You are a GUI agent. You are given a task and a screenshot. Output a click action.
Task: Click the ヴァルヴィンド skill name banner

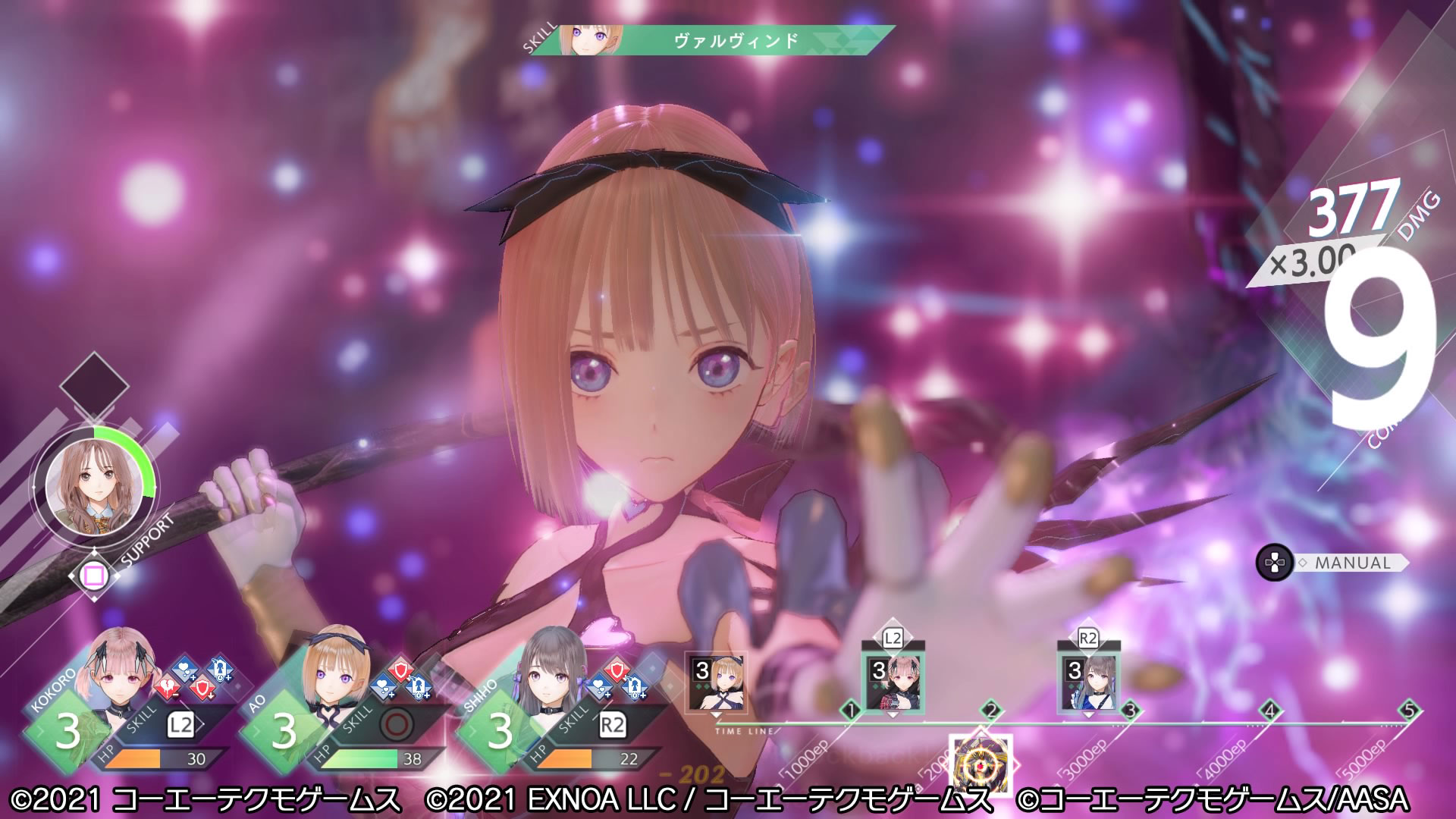click(736, 40)
